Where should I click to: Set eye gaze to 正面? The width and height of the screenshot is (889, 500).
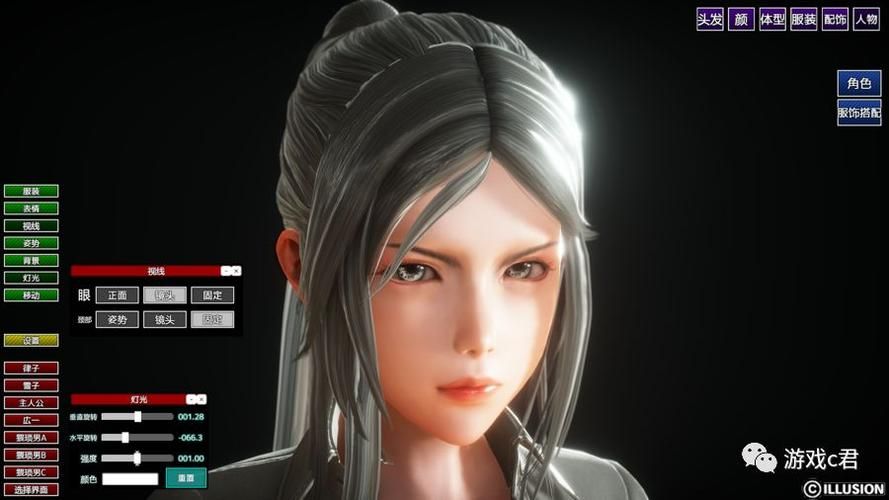pos(117,295)
